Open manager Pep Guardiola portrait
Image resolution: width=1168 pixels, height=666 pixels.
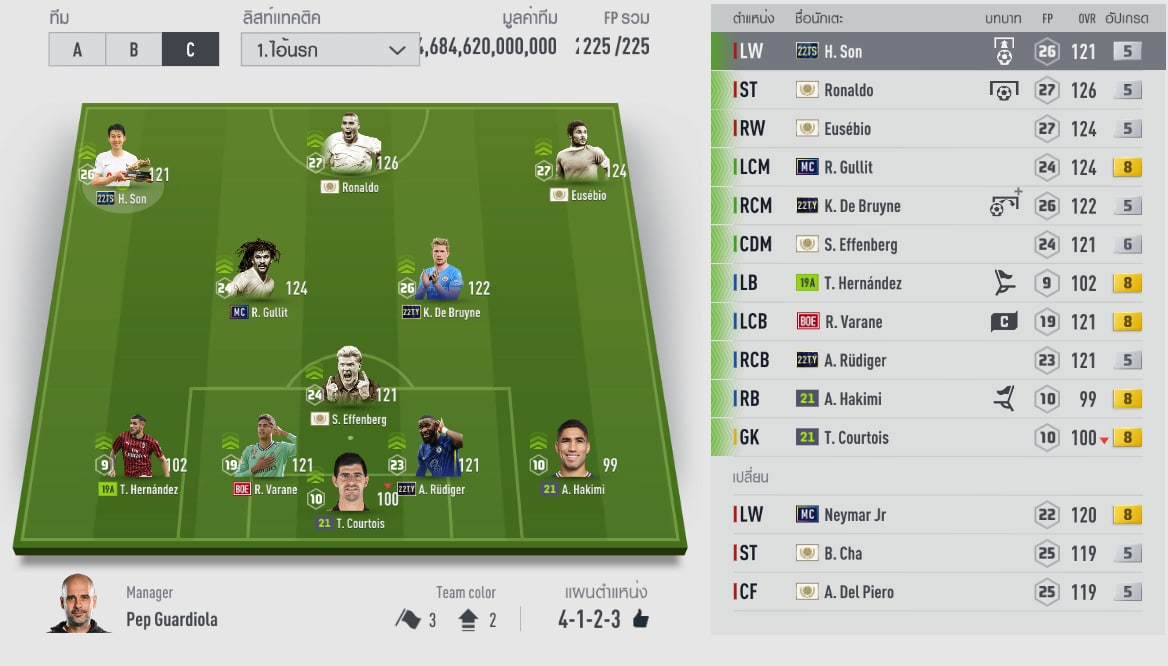click(x=79, y=603)
